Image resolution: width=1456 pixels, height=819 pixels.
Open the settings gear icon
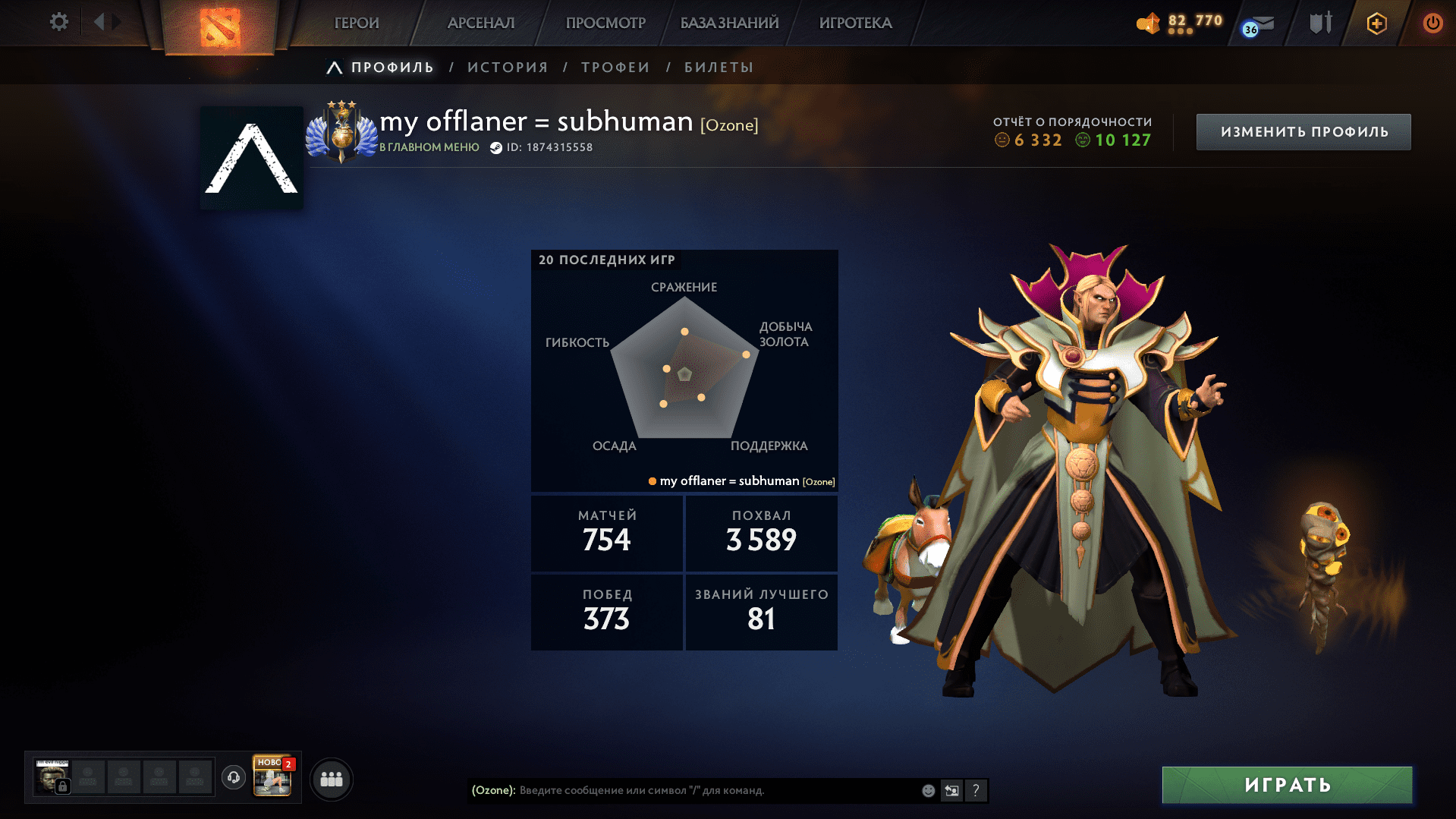click(x=58, y=22)
